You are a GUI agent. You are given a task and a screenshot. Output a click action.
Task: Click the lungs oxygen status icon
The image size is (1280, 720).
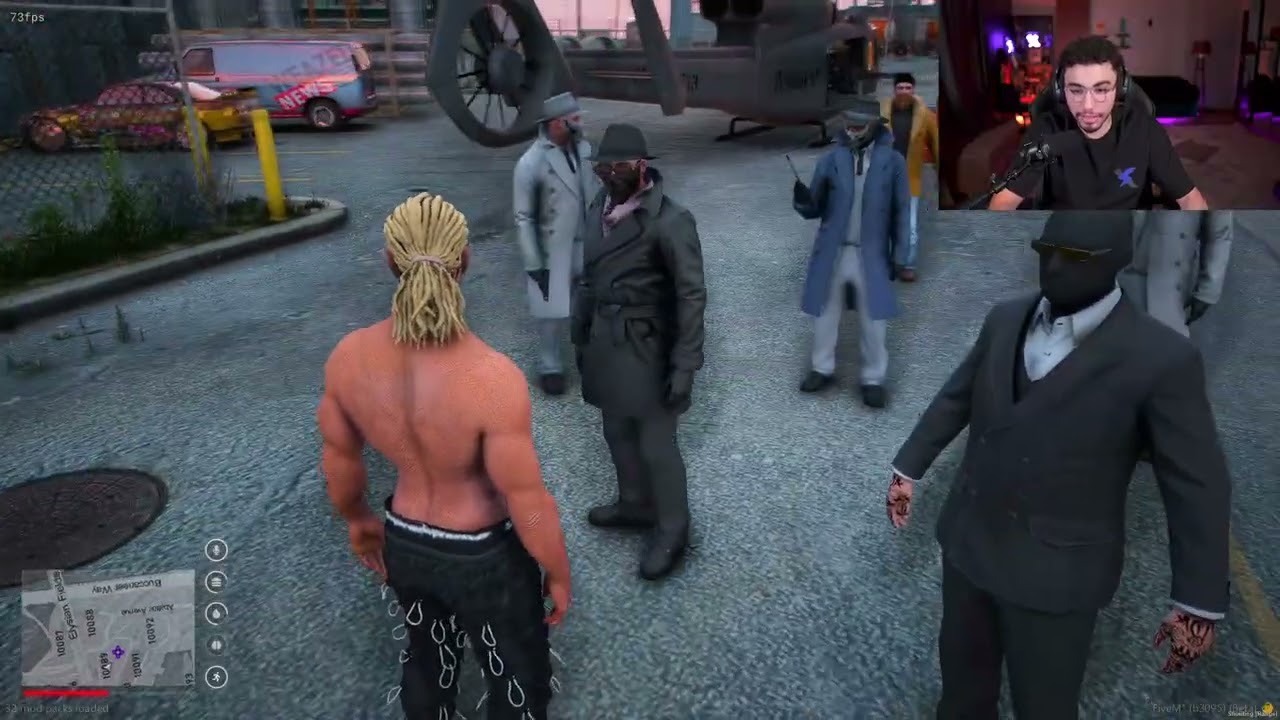(216, 646)
